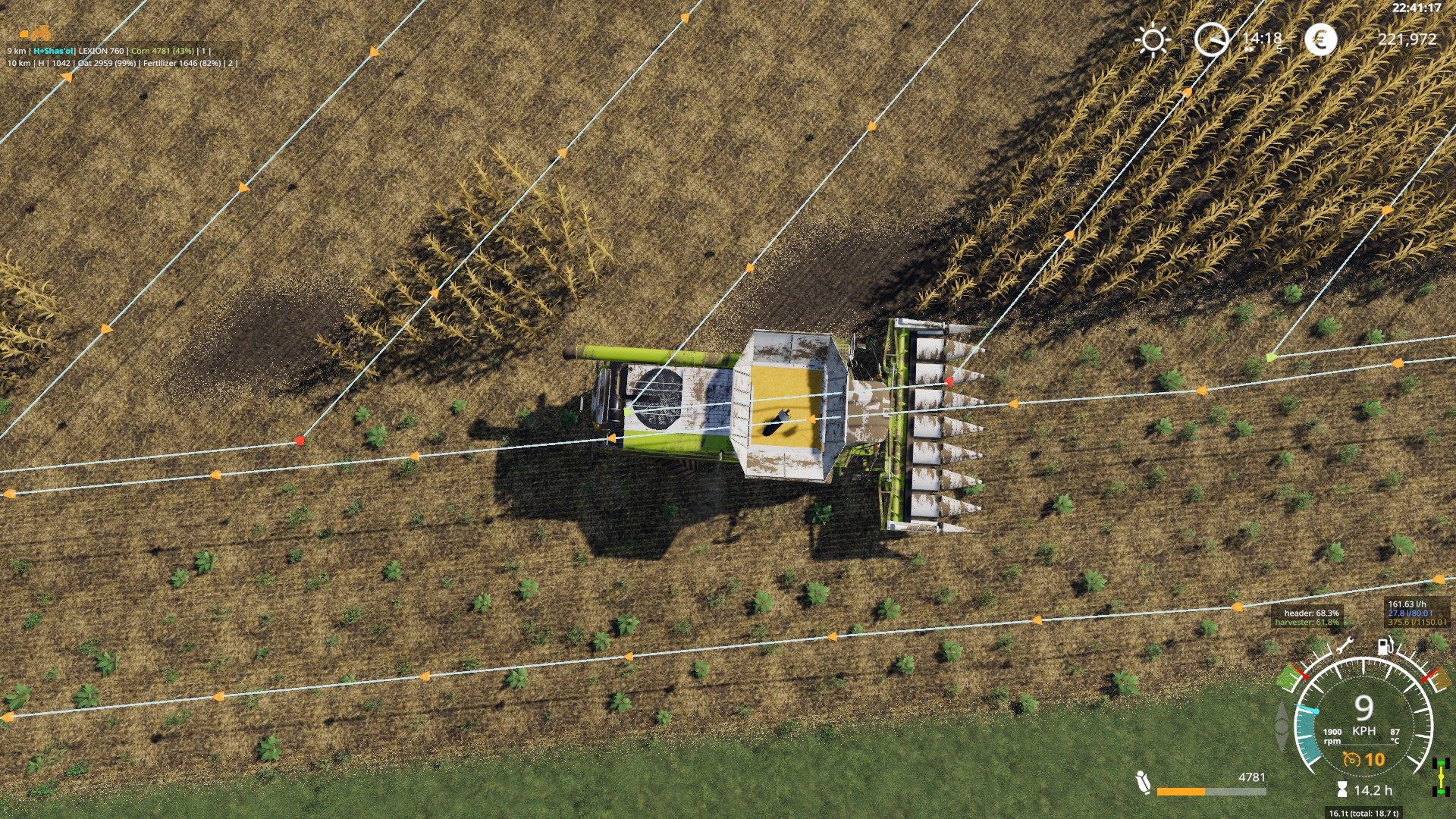1456x819 pixels.
Task: Toggle the orange cruise control icon
Action: 1351,759
